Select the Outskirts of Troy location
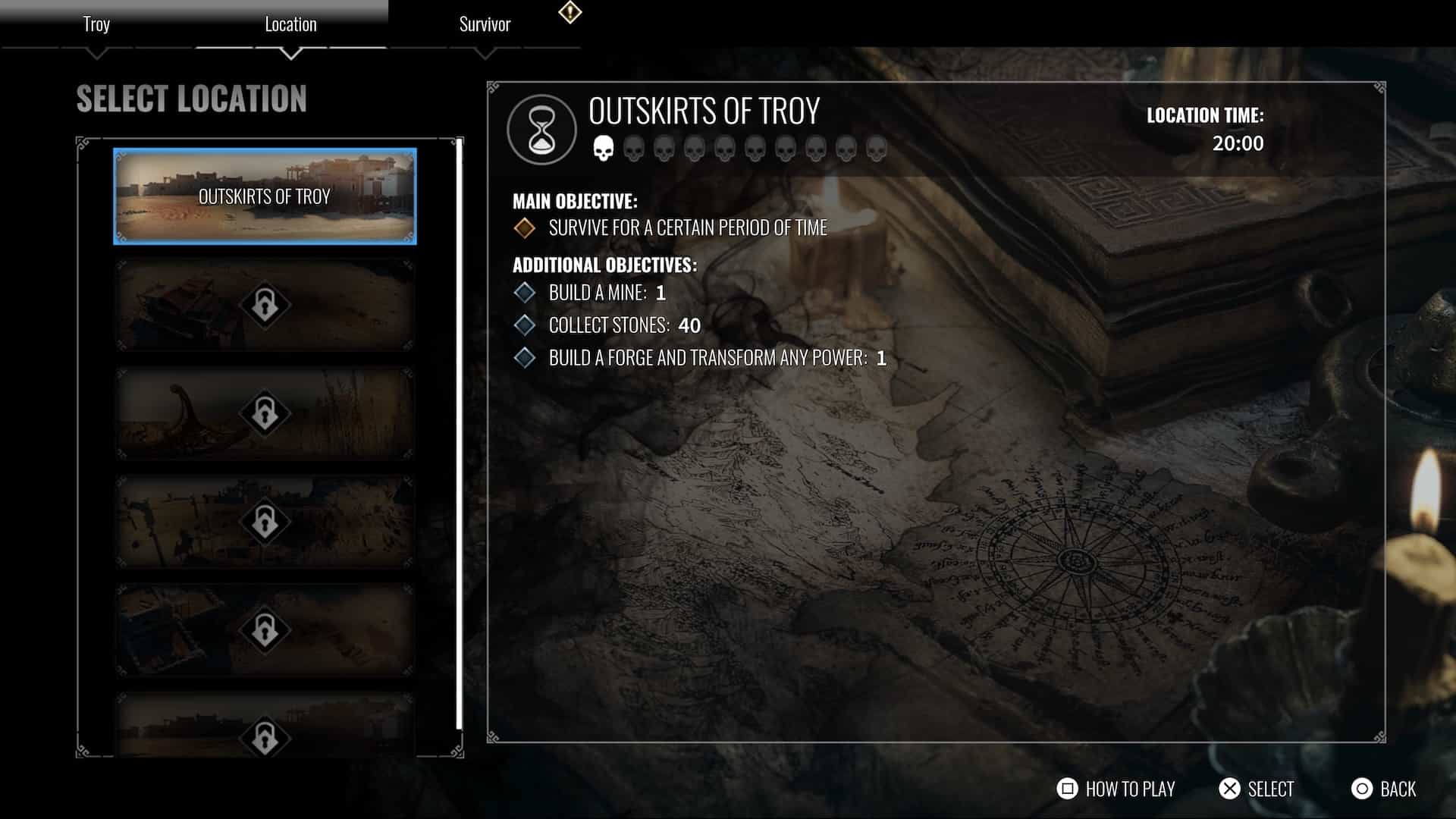Viewport: 1456px width, 819px height. (x=265, y=196)
